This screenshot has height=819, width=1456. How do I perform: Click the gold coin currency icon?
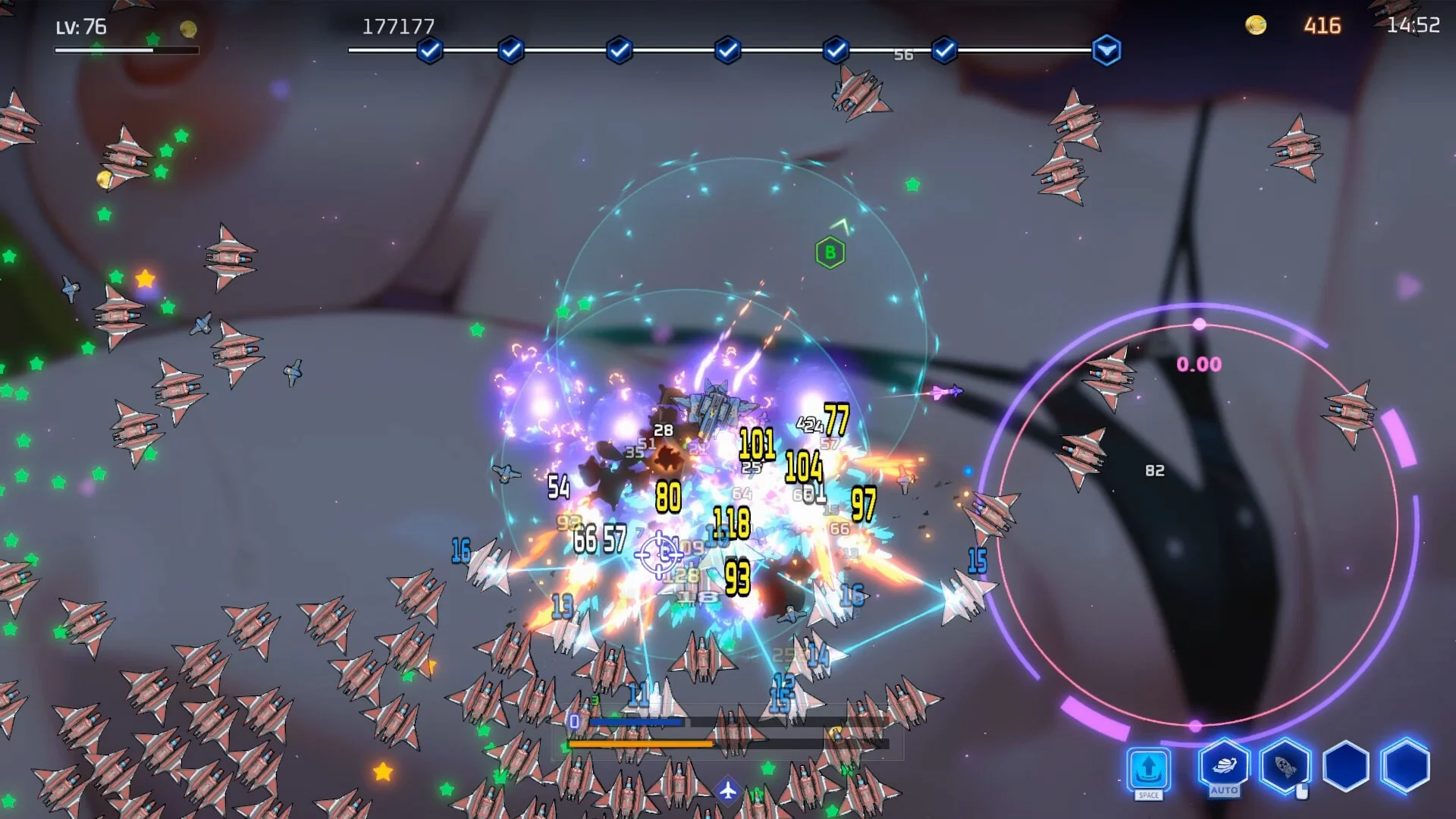click(x=1256, y=26)
